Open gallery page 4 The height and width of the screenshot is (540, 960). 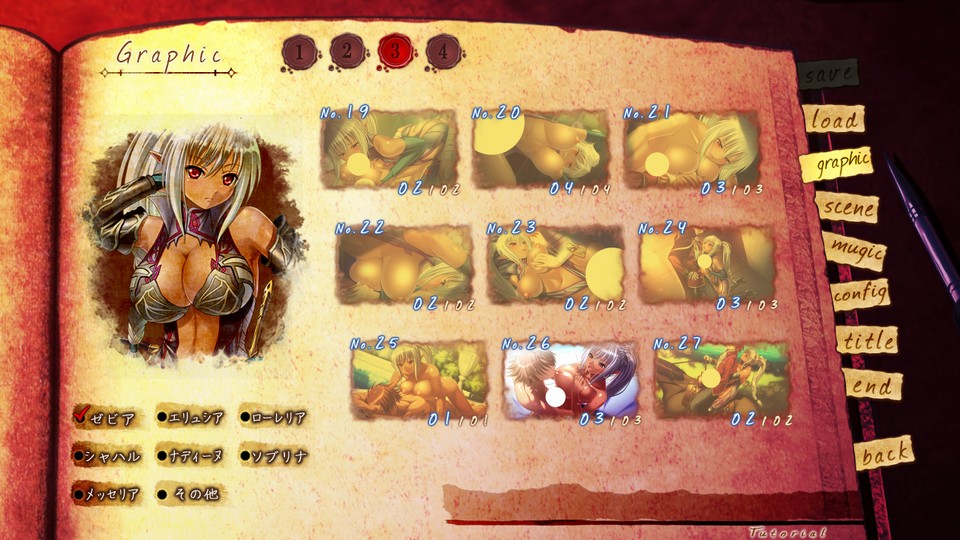tap(442, 51)
